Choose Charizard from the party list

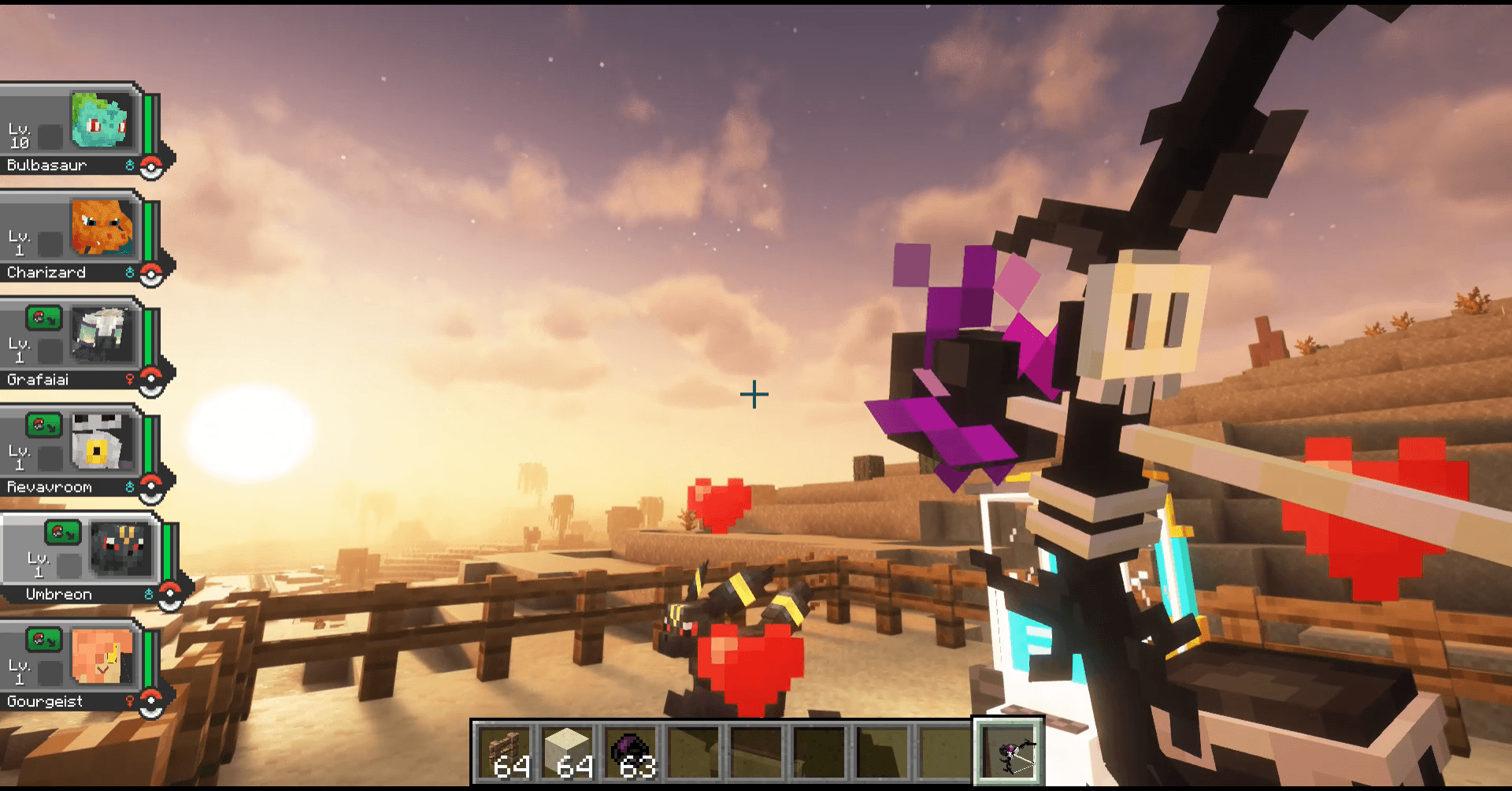(x=75, y=237)
